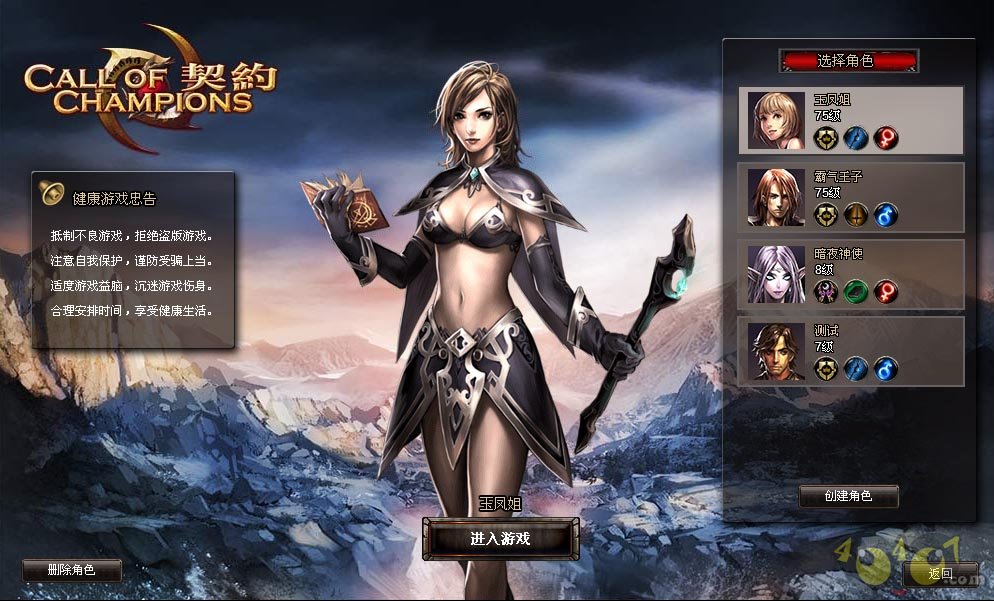Choose the 霸气王子 character row
The image size is (994, 601).
click(x=850, y=197)
